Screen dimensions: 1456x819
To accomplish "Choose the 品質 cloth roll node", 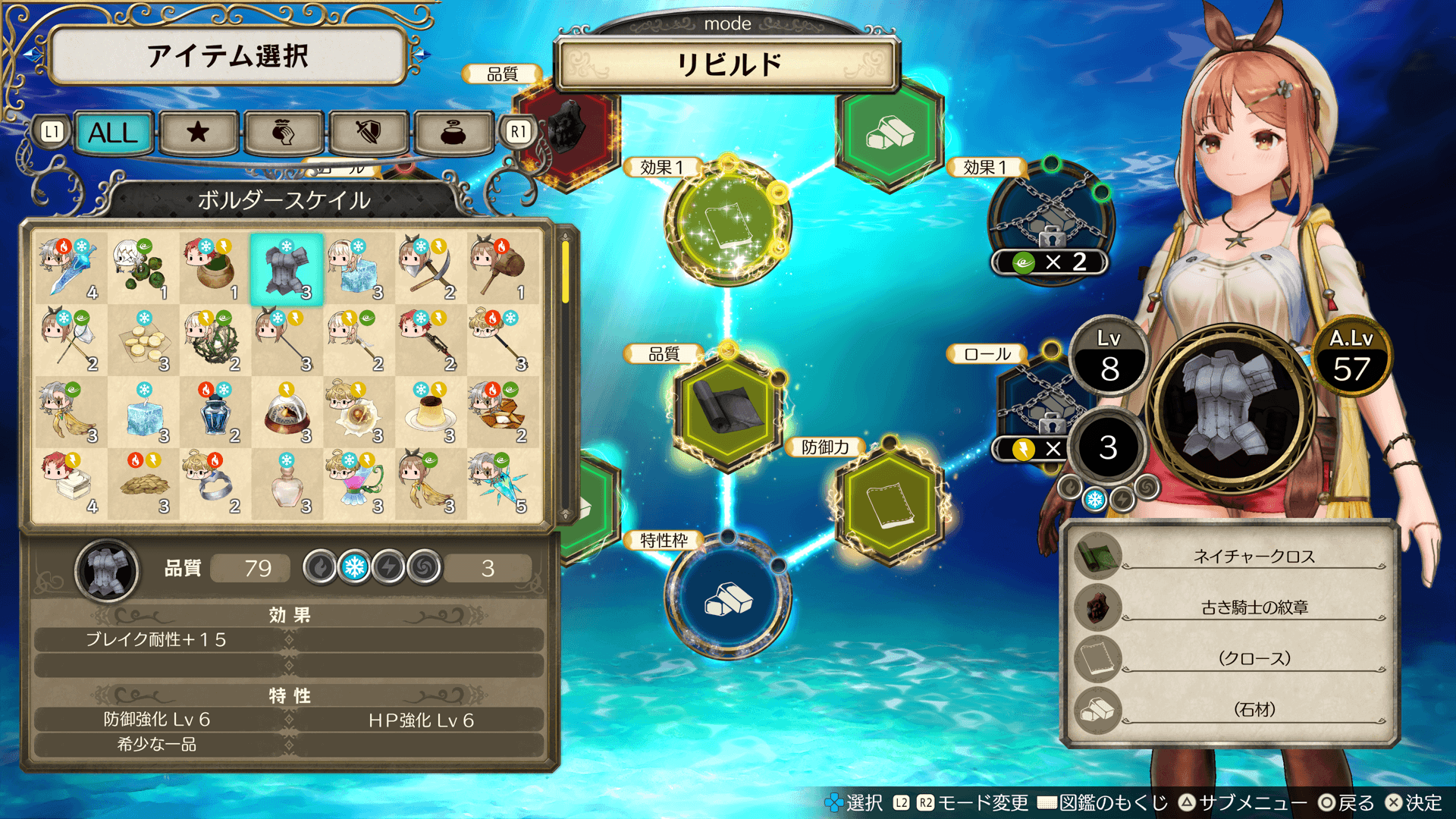I will pos(727,408).
